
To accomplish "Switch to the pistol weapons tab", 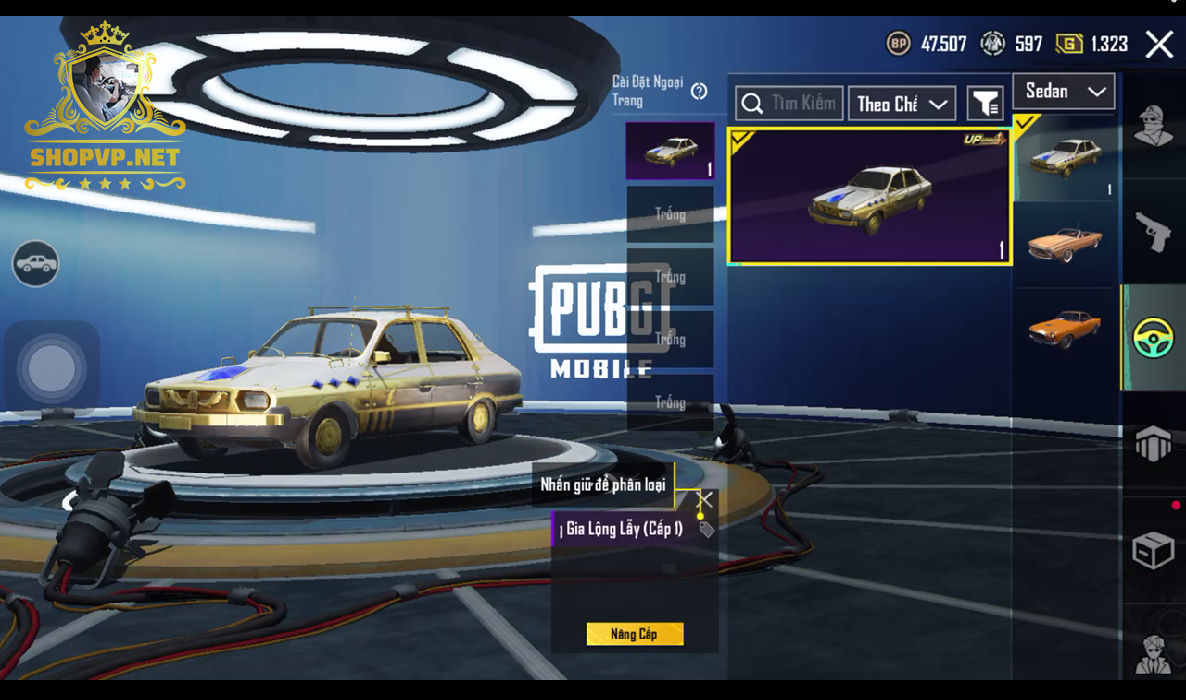I will [x=1153, y=232].
